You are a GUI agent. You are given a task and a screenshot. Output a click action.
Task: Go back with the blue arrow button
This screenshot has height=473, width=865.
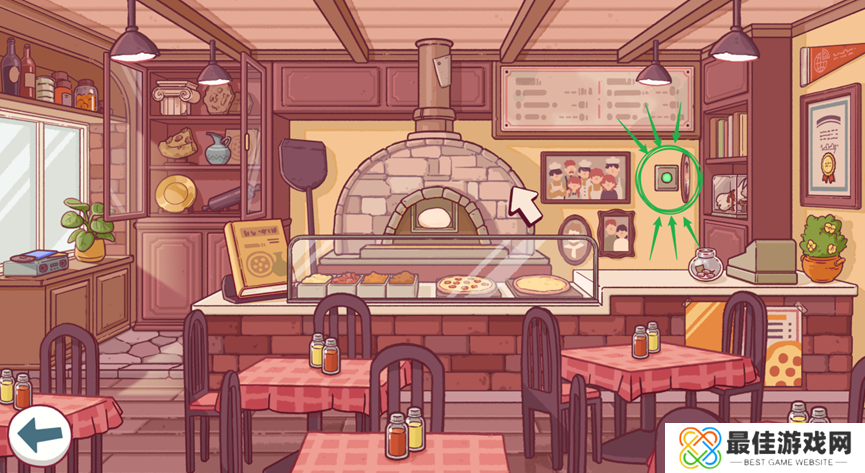point(39,434)
